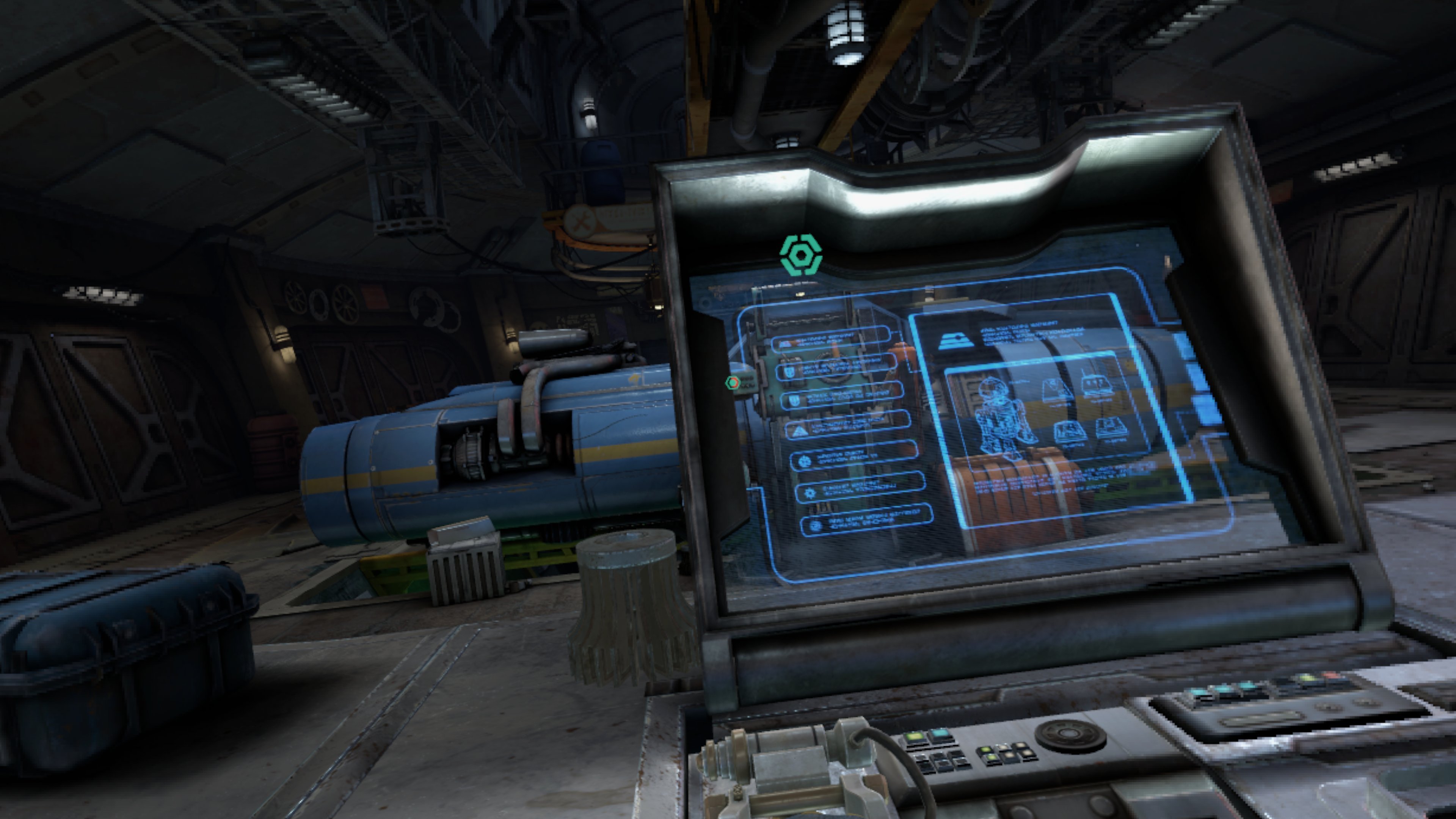
Task: Select the large green hexagon interaction marker
Action: (x=800, y=256)
